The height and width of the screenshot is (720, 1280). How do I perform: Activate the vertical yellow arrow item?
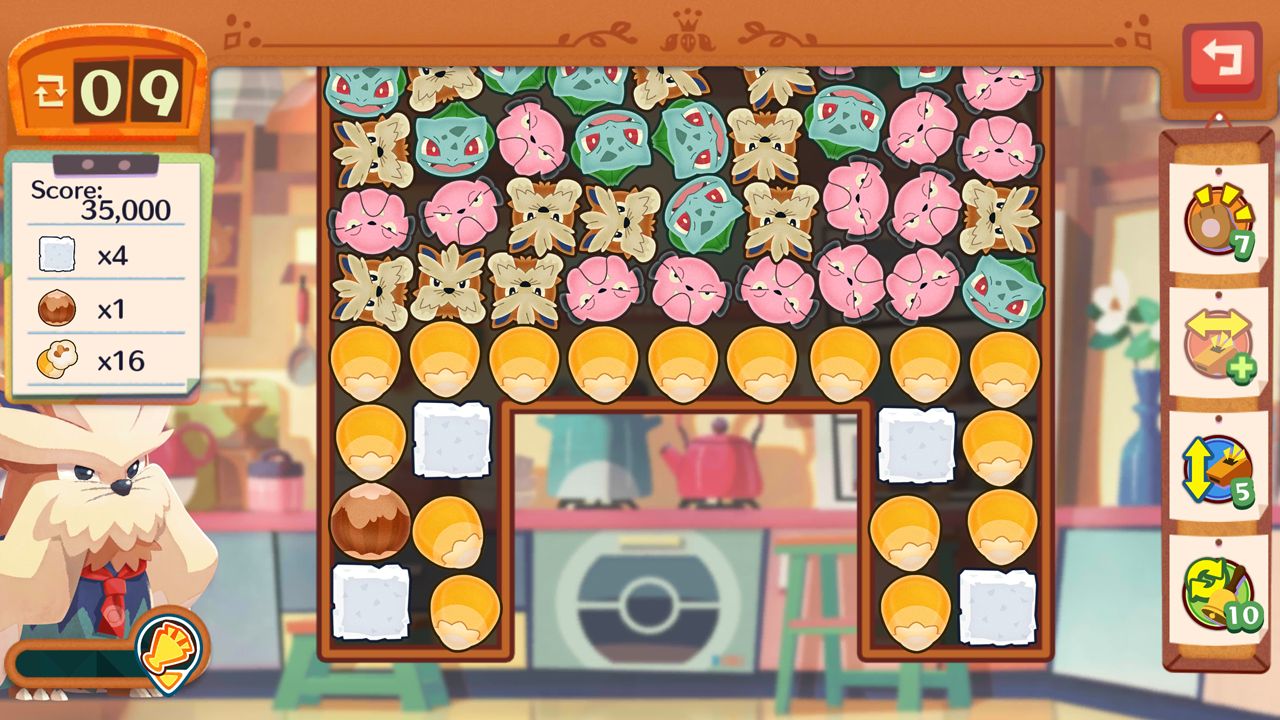coord(1217,470)
